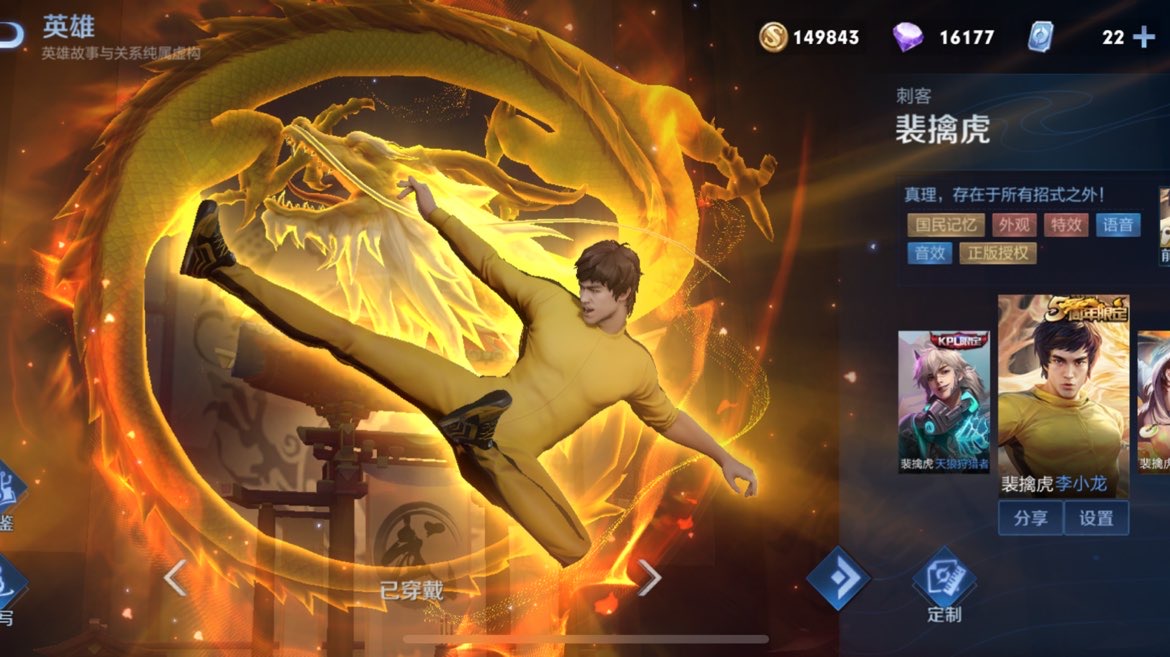Show the 正版授权 tag details
The width and height of the screenshot is (1170, 657).
point(997,253)
